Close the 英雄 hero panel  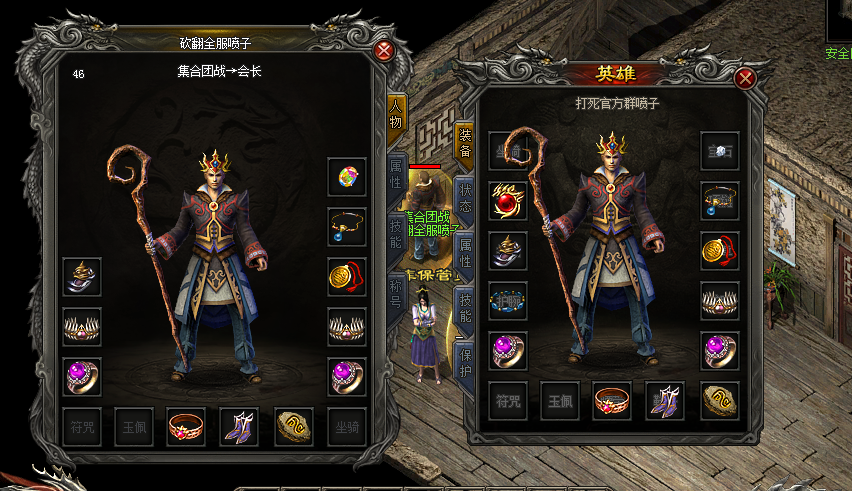(x=744, y=79)
